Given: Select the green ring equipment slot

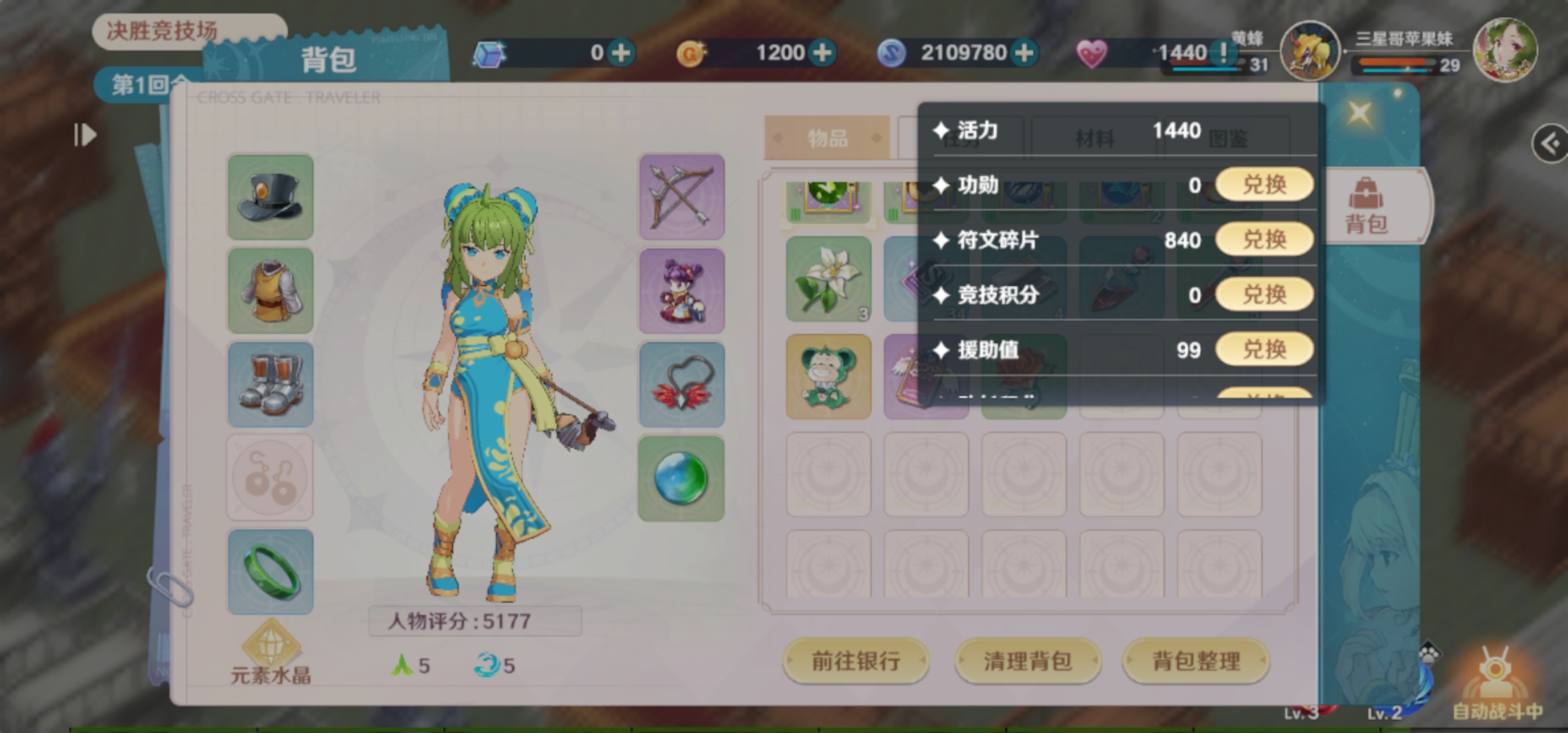Looking at the screenshot, I should coord(269,572).
